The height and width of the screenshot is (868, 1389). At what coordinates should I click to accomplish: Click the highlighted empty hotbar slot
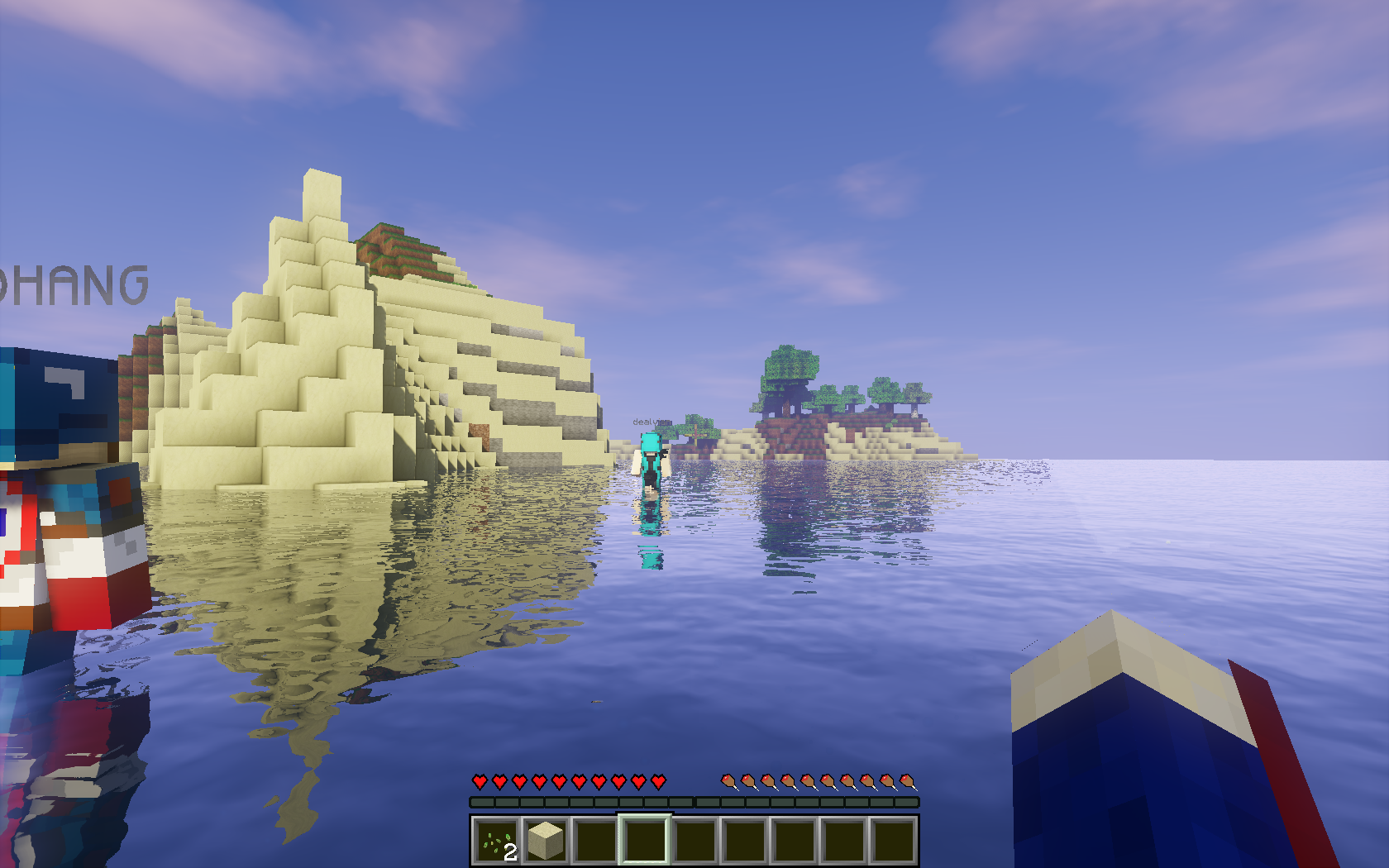pyautogui.click(x=645, y=841)
